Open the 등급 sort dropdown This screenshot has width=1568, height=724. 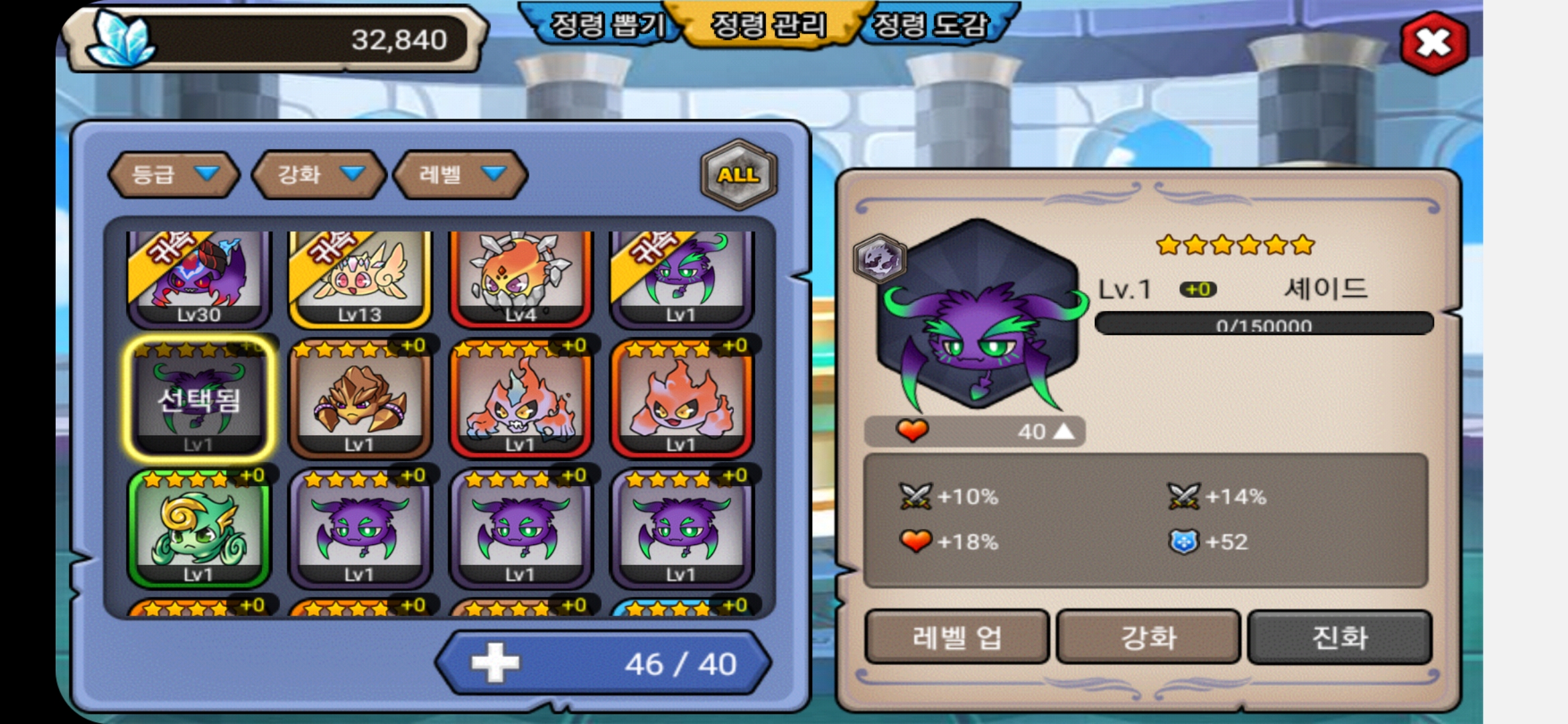pyautogui.click(x=174, y=175)
